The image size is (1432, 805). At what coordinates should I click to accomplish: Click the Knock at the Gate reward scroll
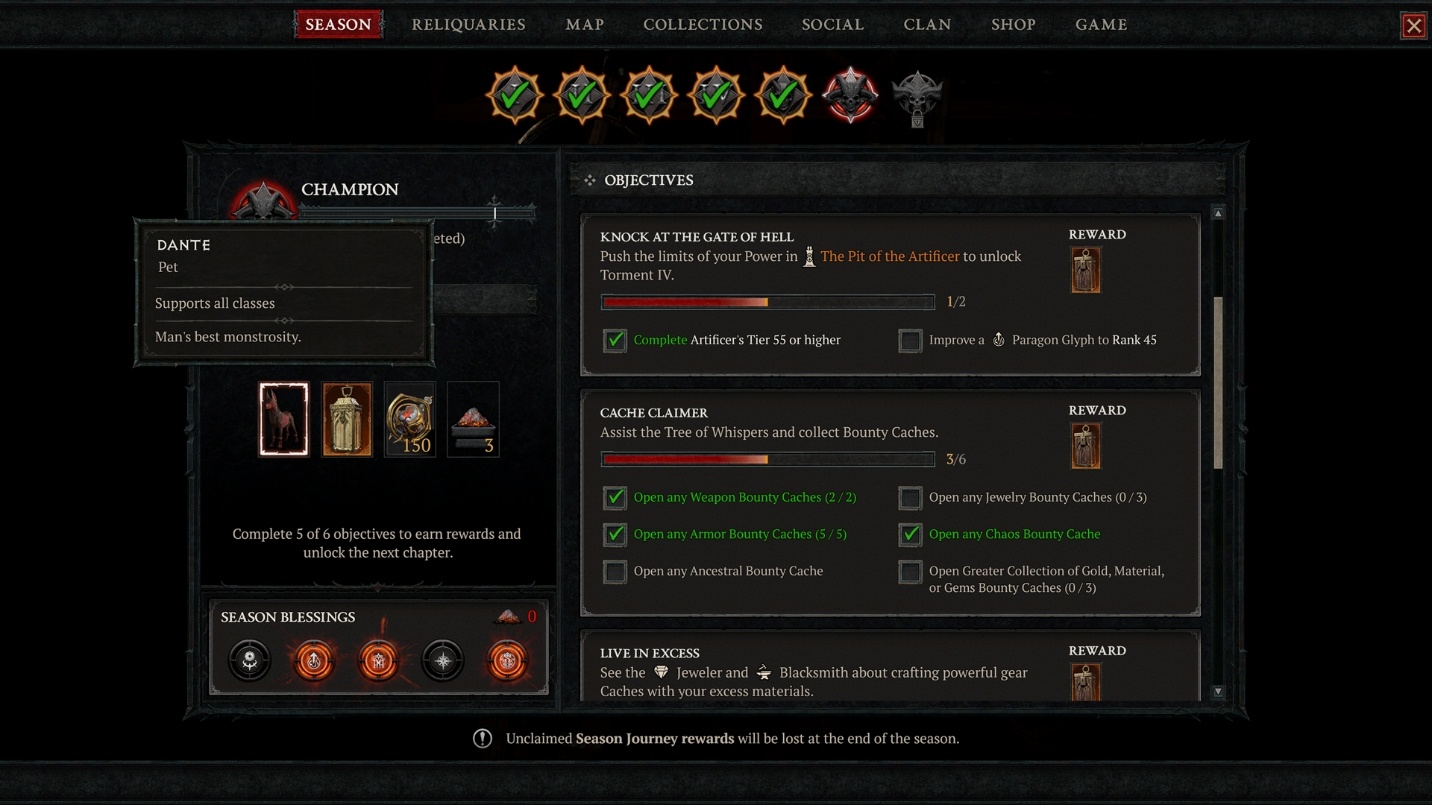(1086, 270)
